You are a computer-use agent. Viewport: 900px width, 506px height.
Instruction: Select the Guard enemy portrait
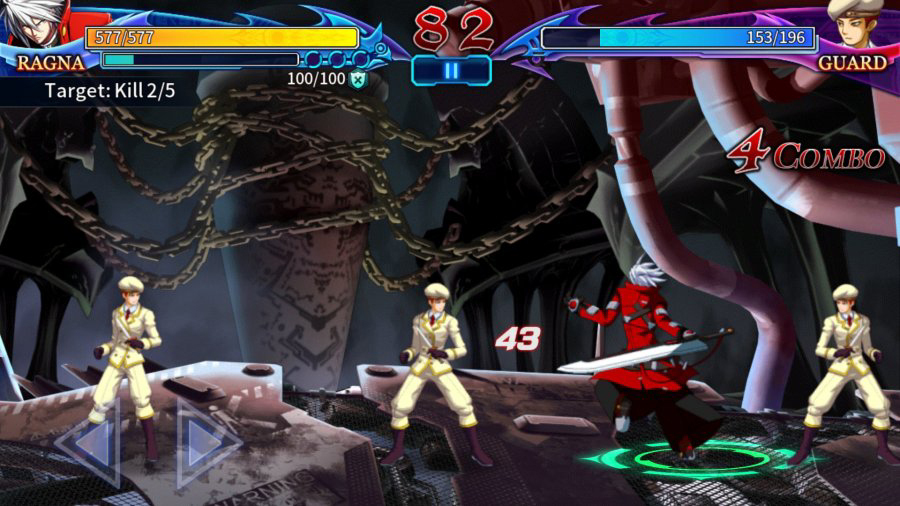855,25
